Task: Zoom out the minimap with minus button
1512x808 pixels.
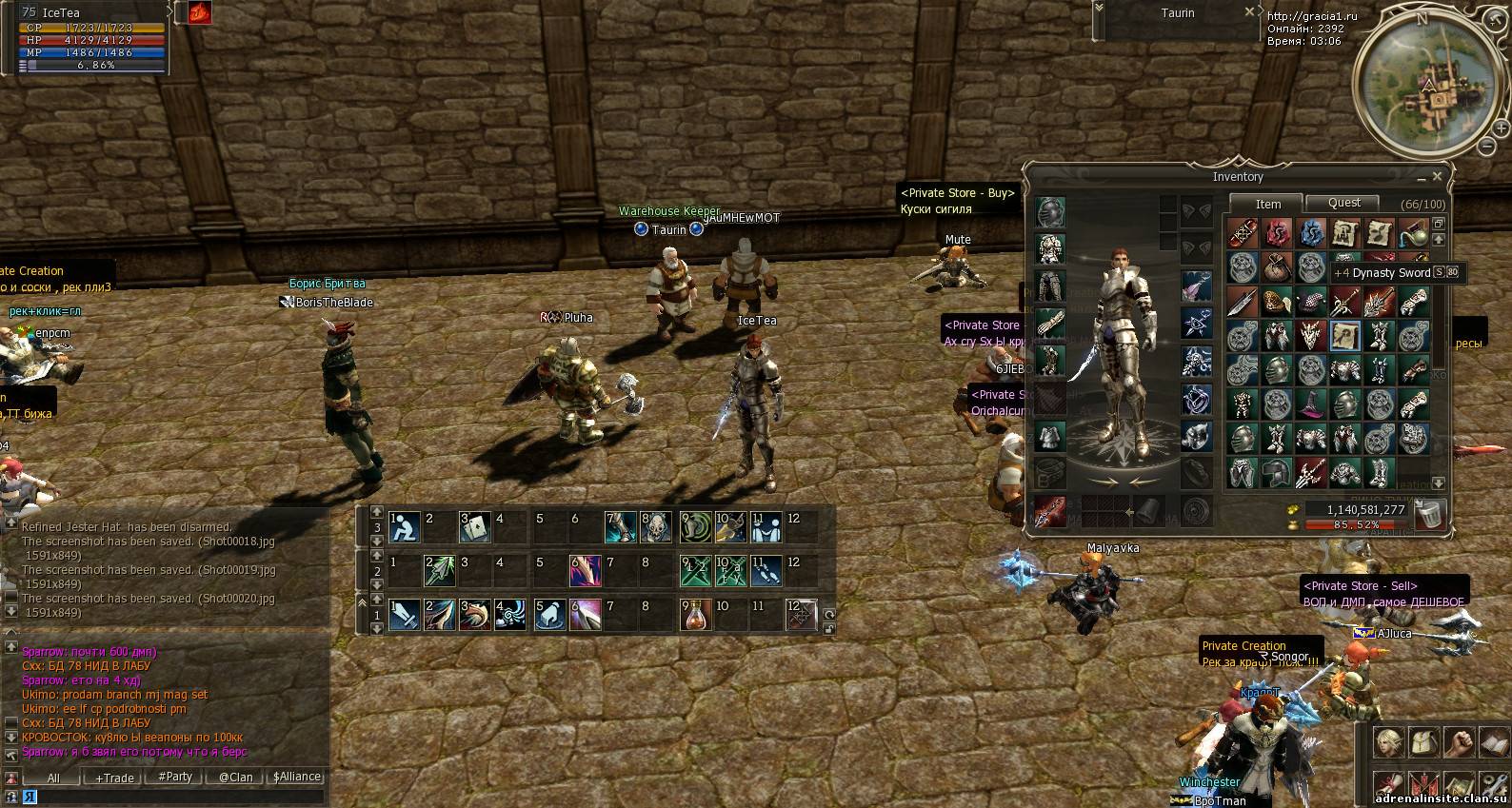Action: pyautogui.click(x=1487, y=147)
